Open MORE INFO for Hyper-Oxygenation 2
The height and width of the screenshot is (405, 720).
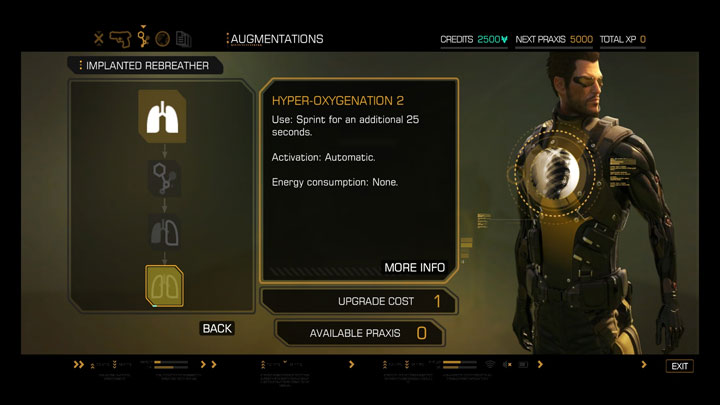point(414,268)
